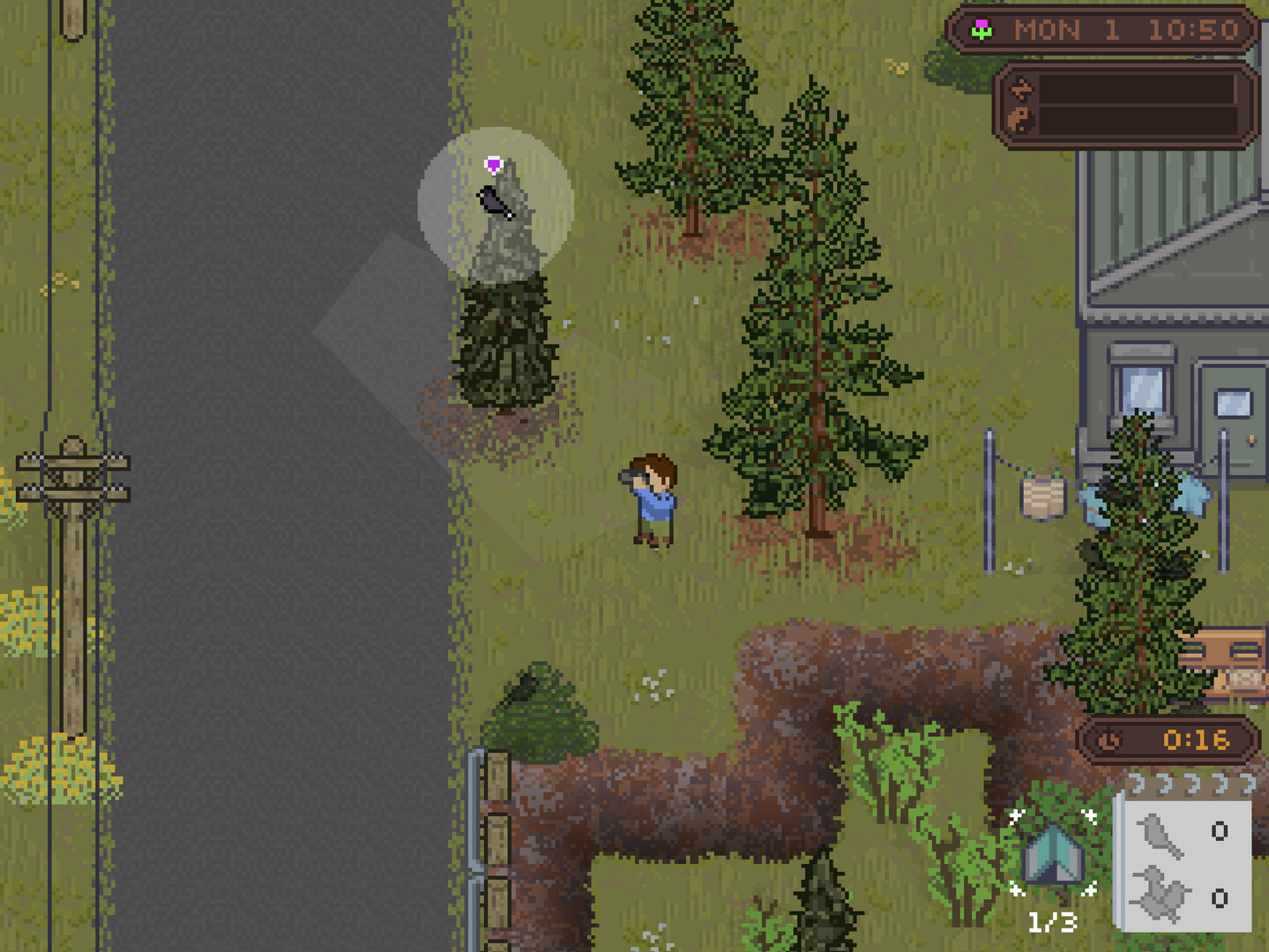This screenshot has width=1269, height=952.
Task: Click the duck counter showing 0
Action: (x=1220, y=899)
